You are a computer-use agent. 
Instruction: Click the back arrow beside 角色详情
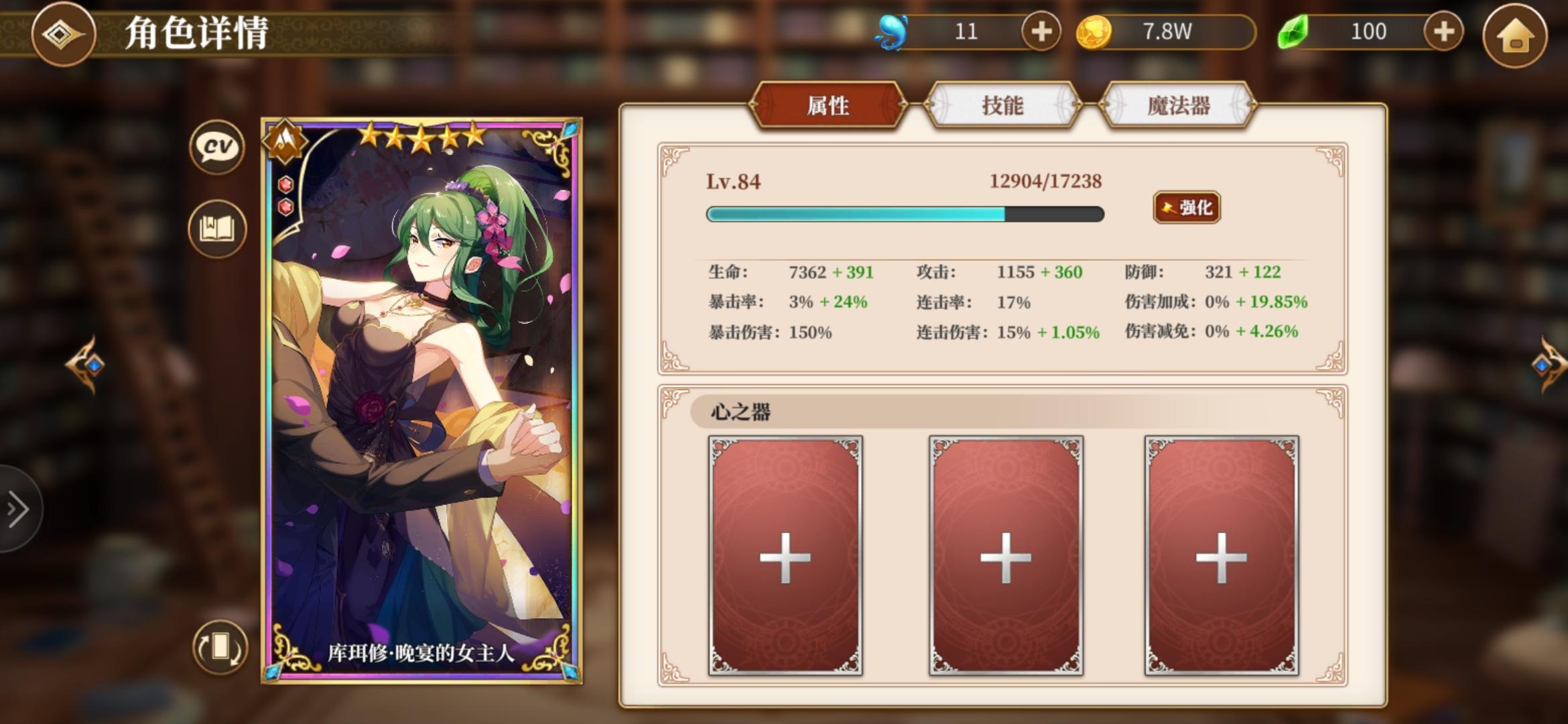(x=64, y=32)
